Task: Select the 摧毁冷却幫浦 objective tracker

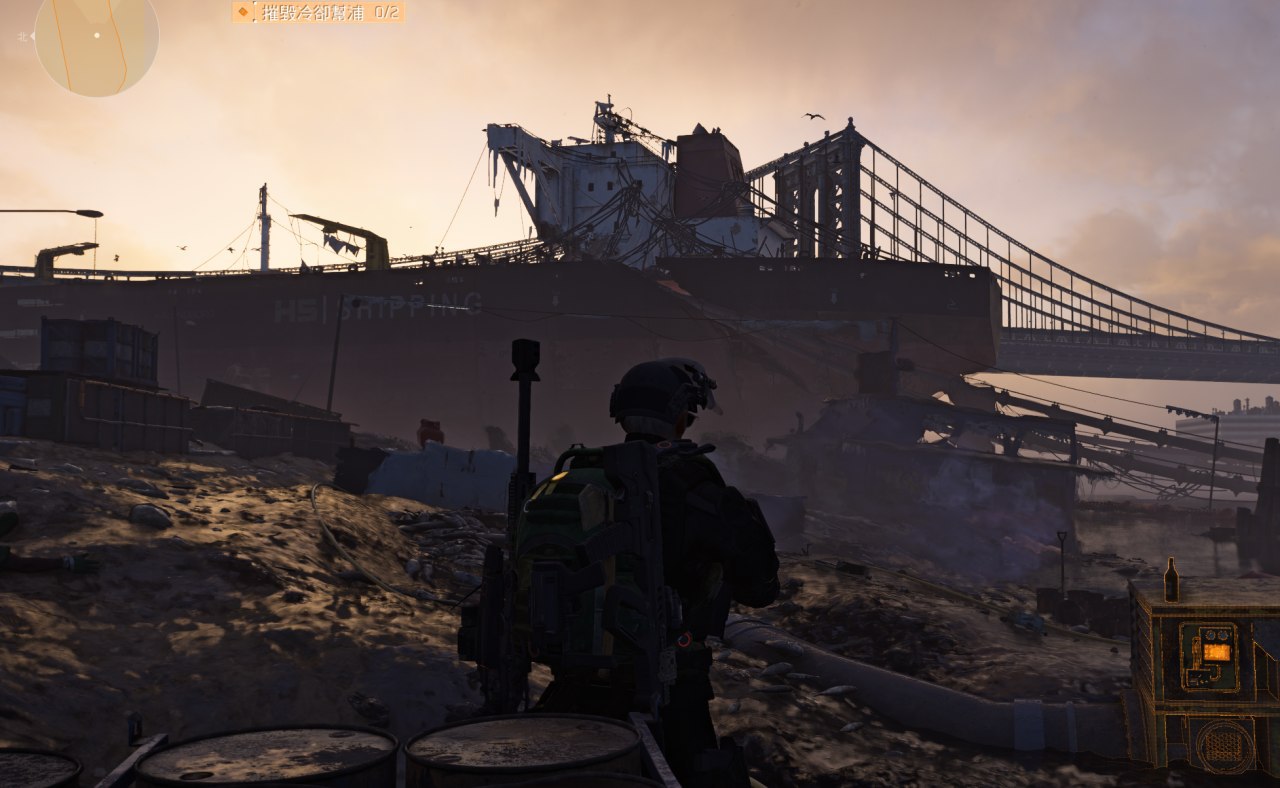Action: pos(319,12)
